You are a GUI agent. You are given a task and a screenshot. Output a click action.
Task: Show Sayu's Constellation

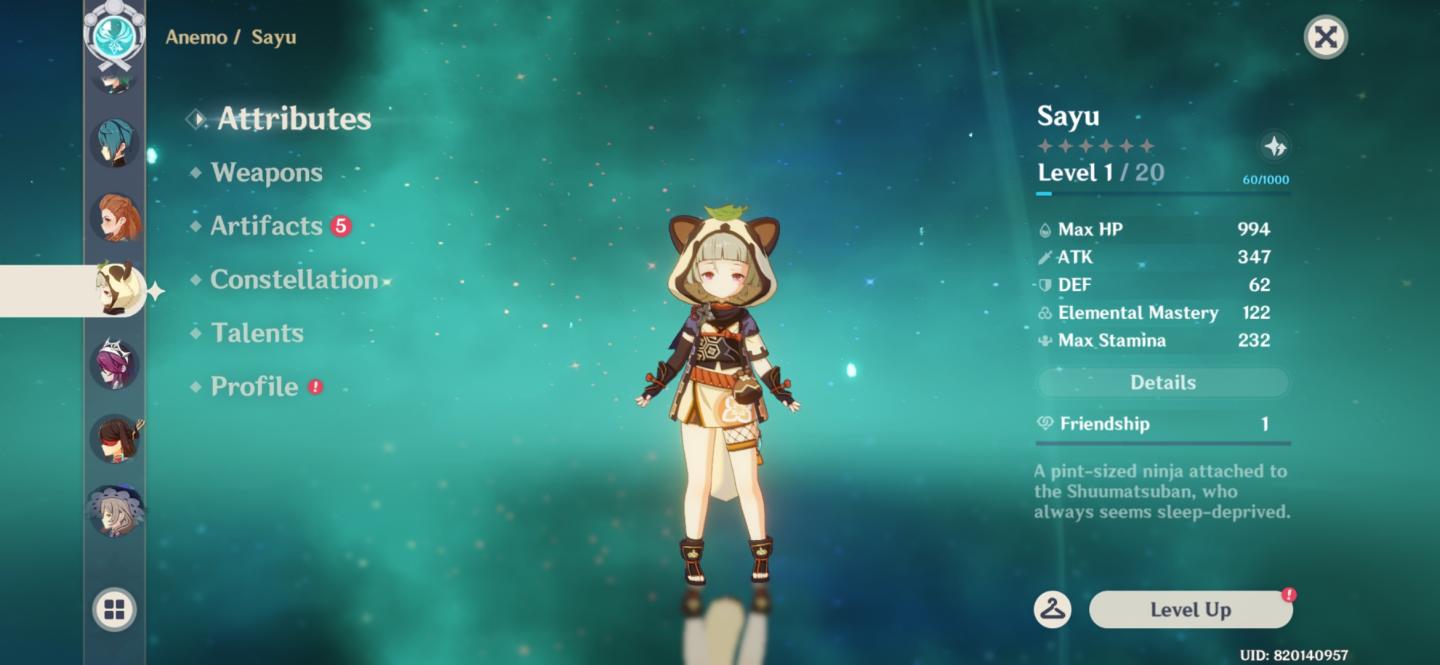point(294,280)
